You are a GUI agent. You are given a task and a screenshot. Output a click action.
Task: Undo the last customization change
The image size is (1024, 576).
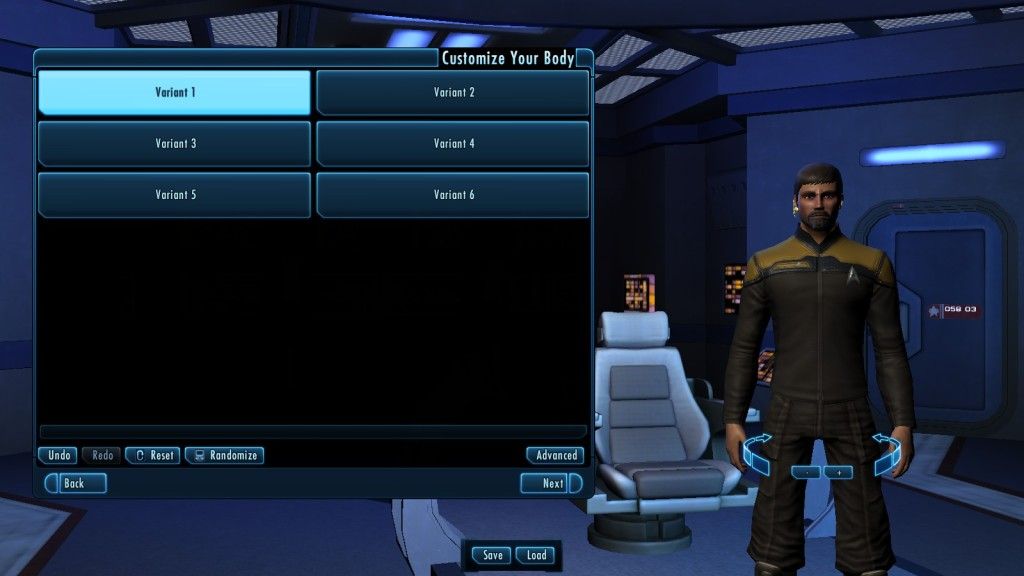[58, 455]
